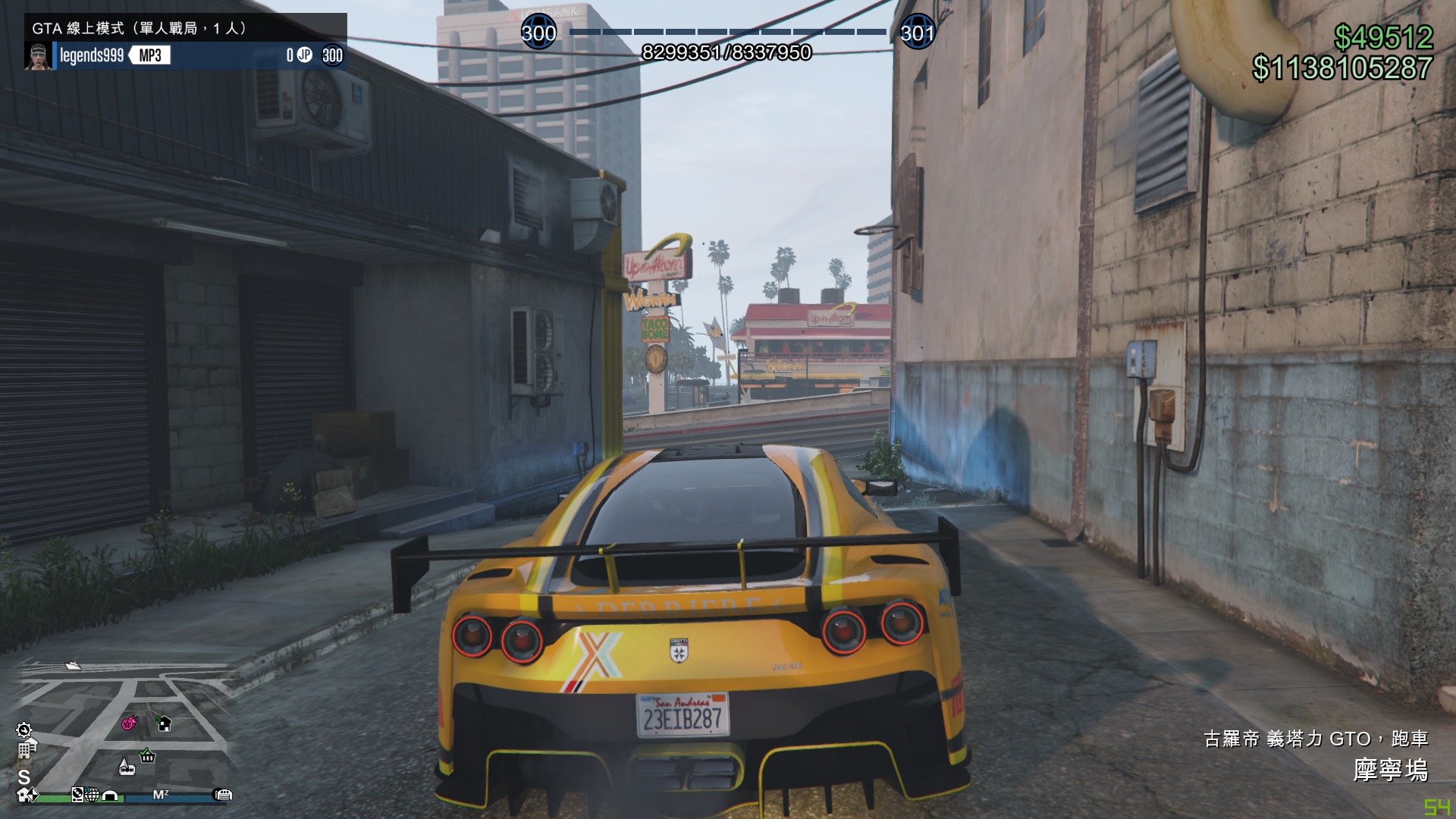This screenshot has width=1456, height=819.
Task: Click the shopping basket blip with green checkmark
Action: tap(146, 757)
